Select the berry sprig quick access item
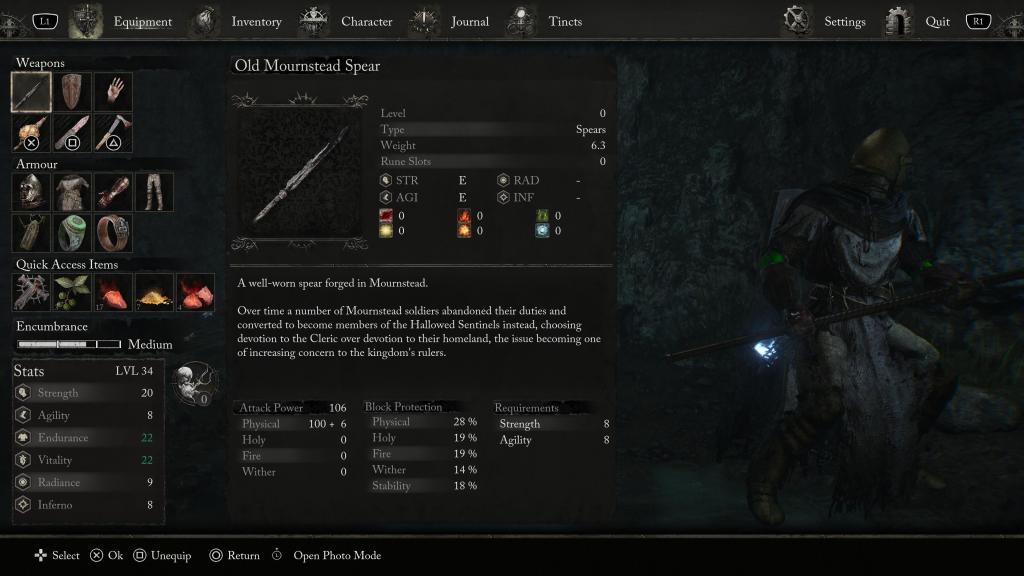The image size is (1024, 576). pyautogui.click(x=72, y=292)
